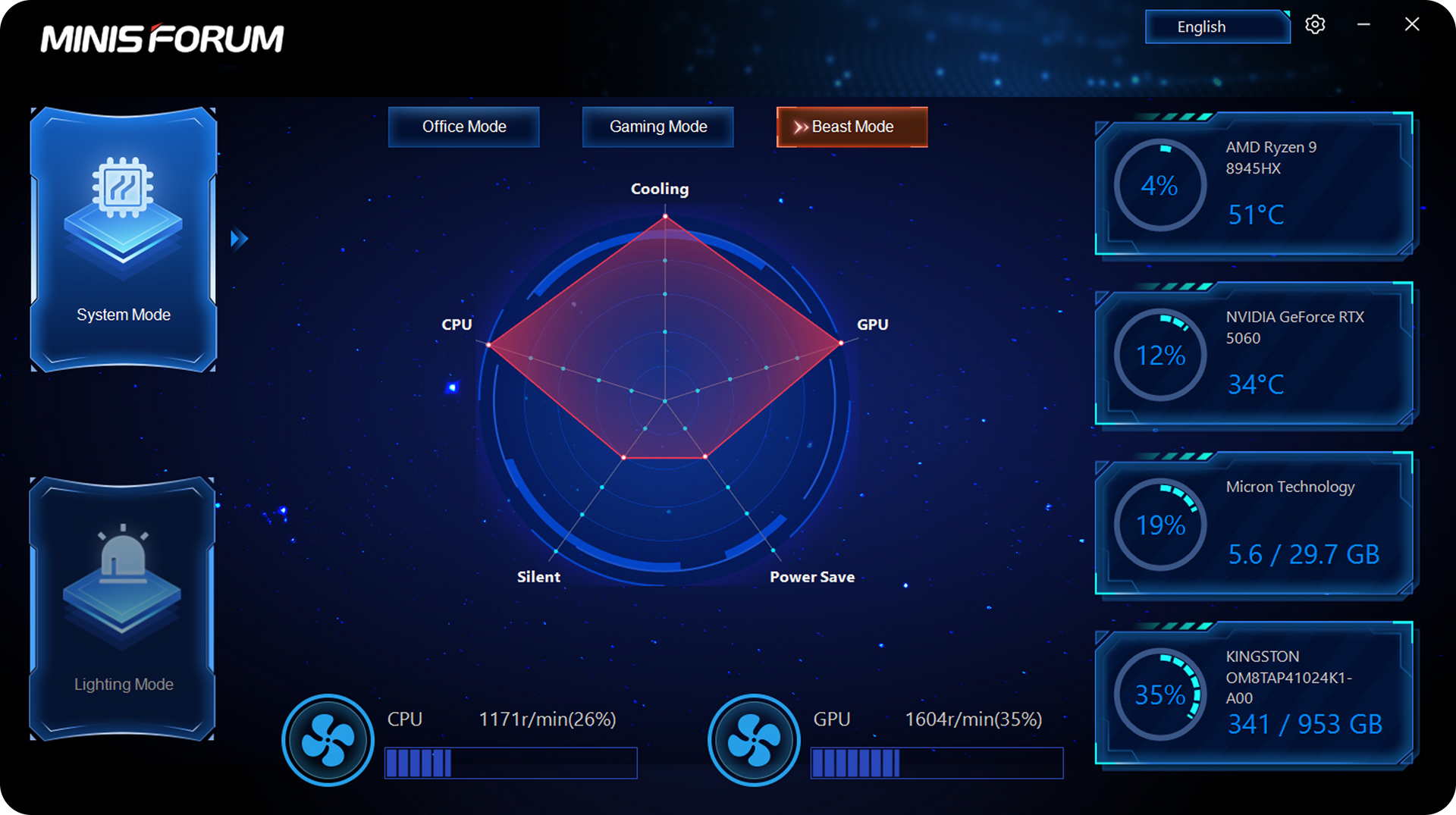Switch to the Lighting Mode panel
The height and width of the screenshot is (815, 1456).
(x=122, y=609)
